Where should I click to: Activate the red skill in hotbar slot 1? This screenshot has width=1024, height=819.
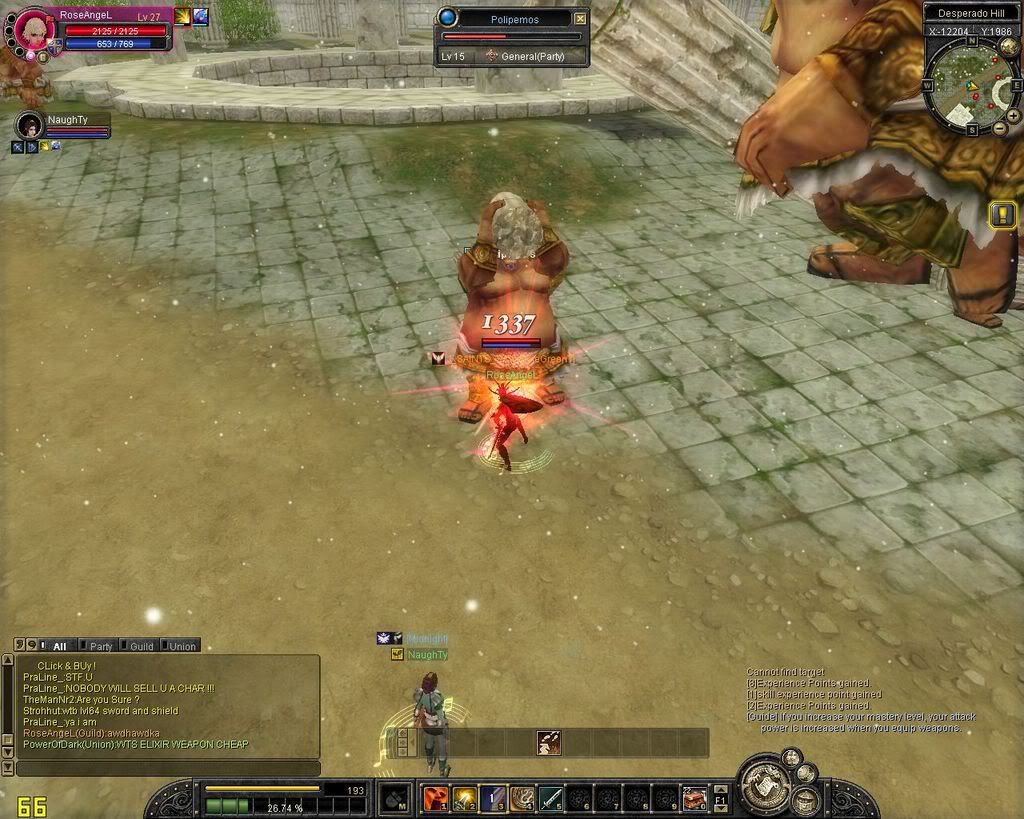(435, 798)
